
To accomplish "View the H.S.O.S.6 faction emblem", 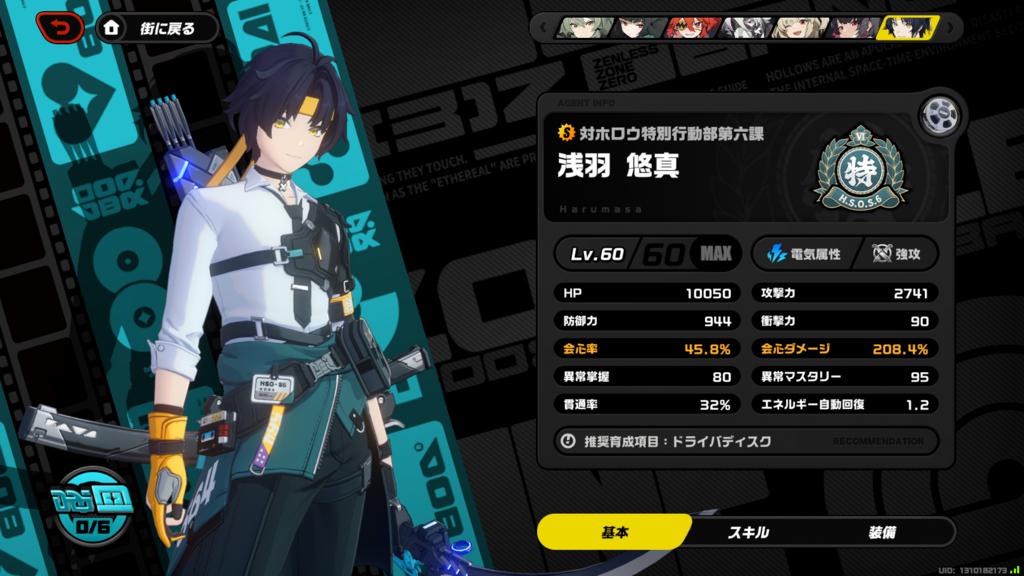I will coord(859,171).
